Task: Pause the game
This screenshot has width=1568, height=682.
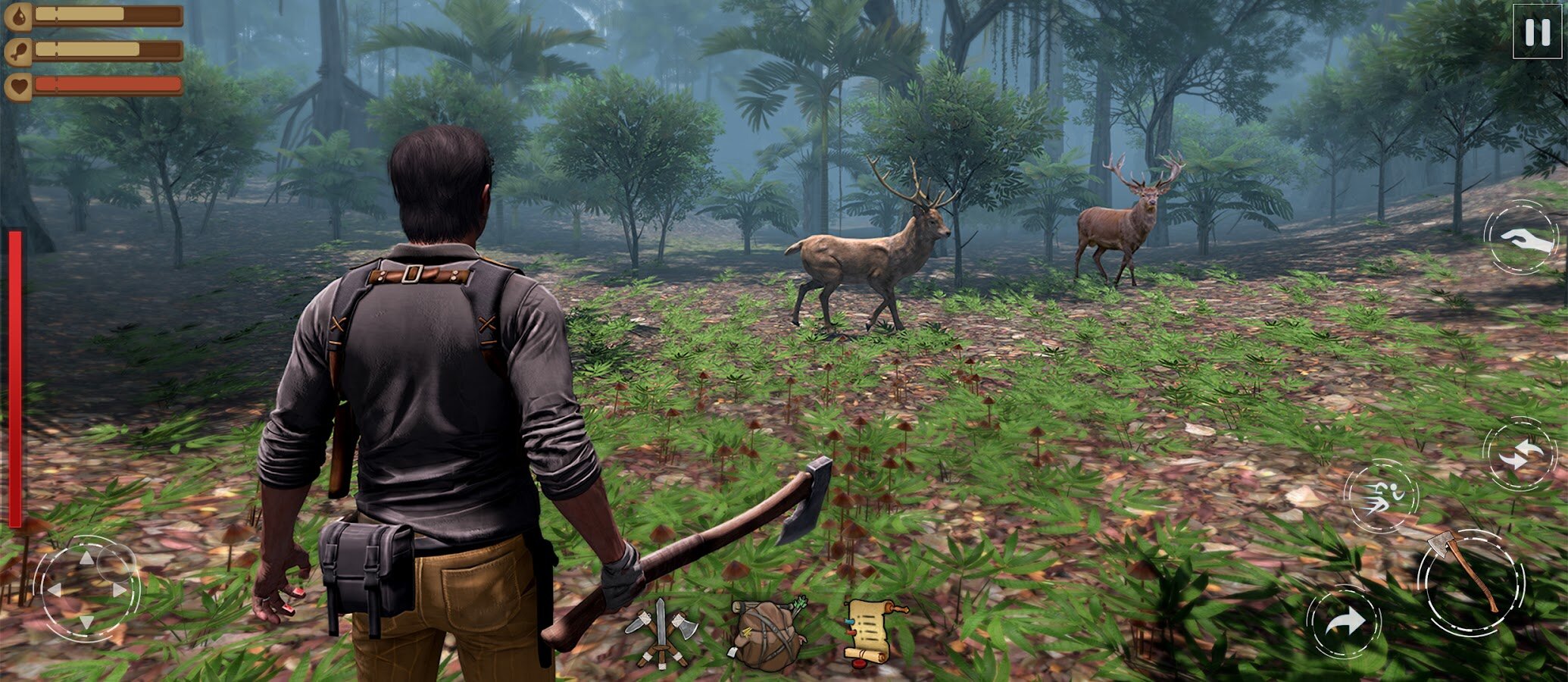Action: pos(1537,32)
